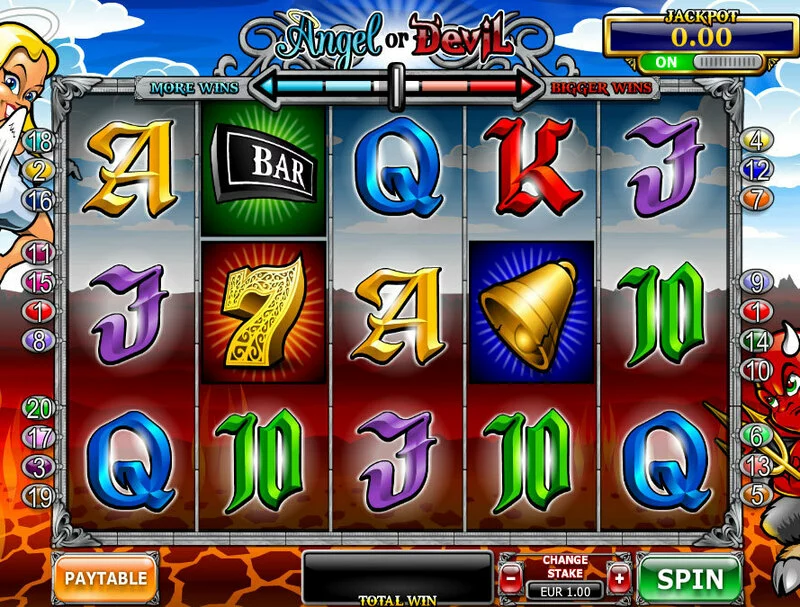800x607 pixels.
Task: Show payline marker 19
Action: coord(40,494)
